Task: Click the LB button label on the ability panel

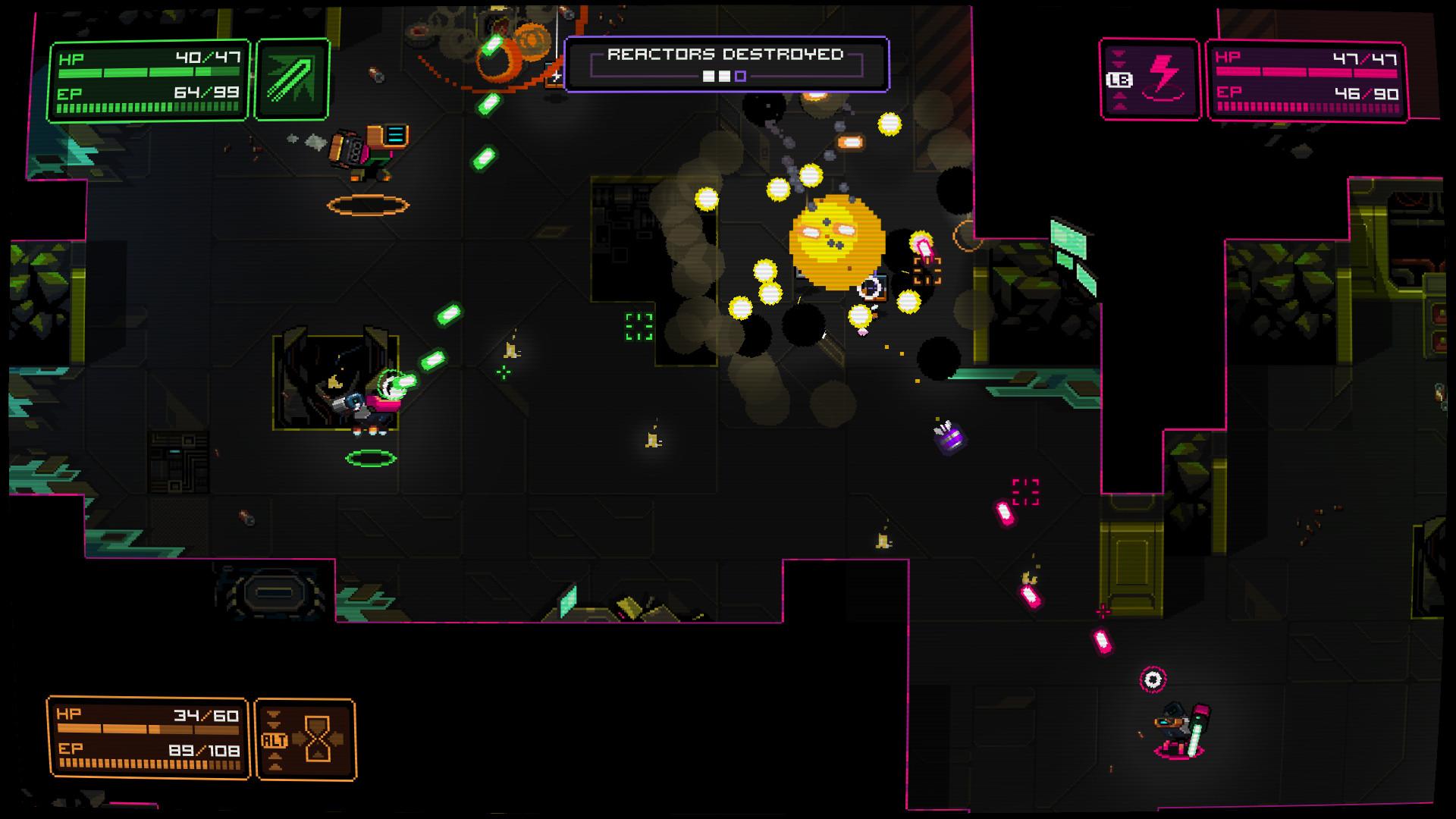Action: [x=1121, y=79]
